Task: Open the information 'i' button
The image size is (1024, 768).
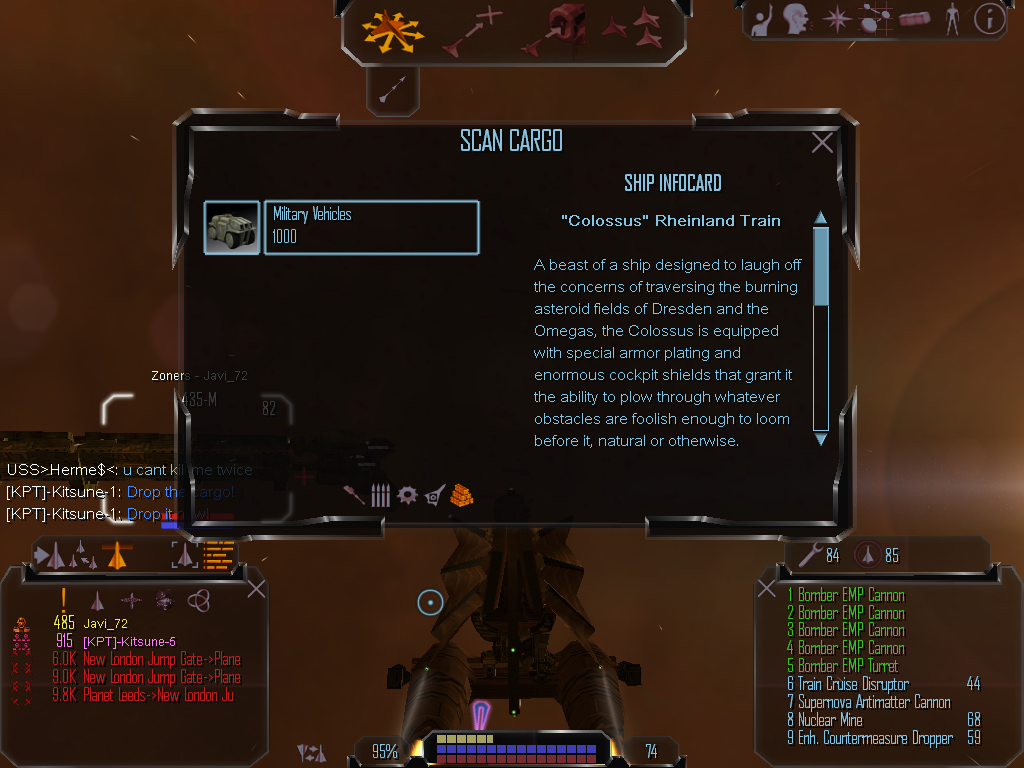Action: (x=989, y=19)
